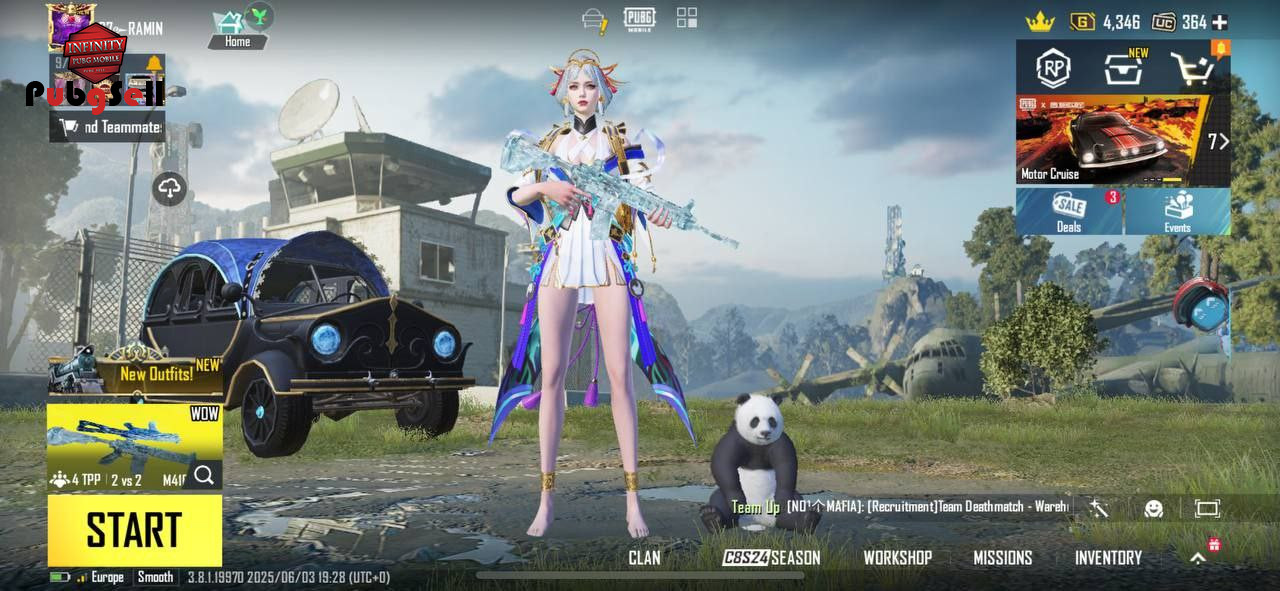
Task: Expand the bottom menu arrow
Action: (x=1198, y=558)
